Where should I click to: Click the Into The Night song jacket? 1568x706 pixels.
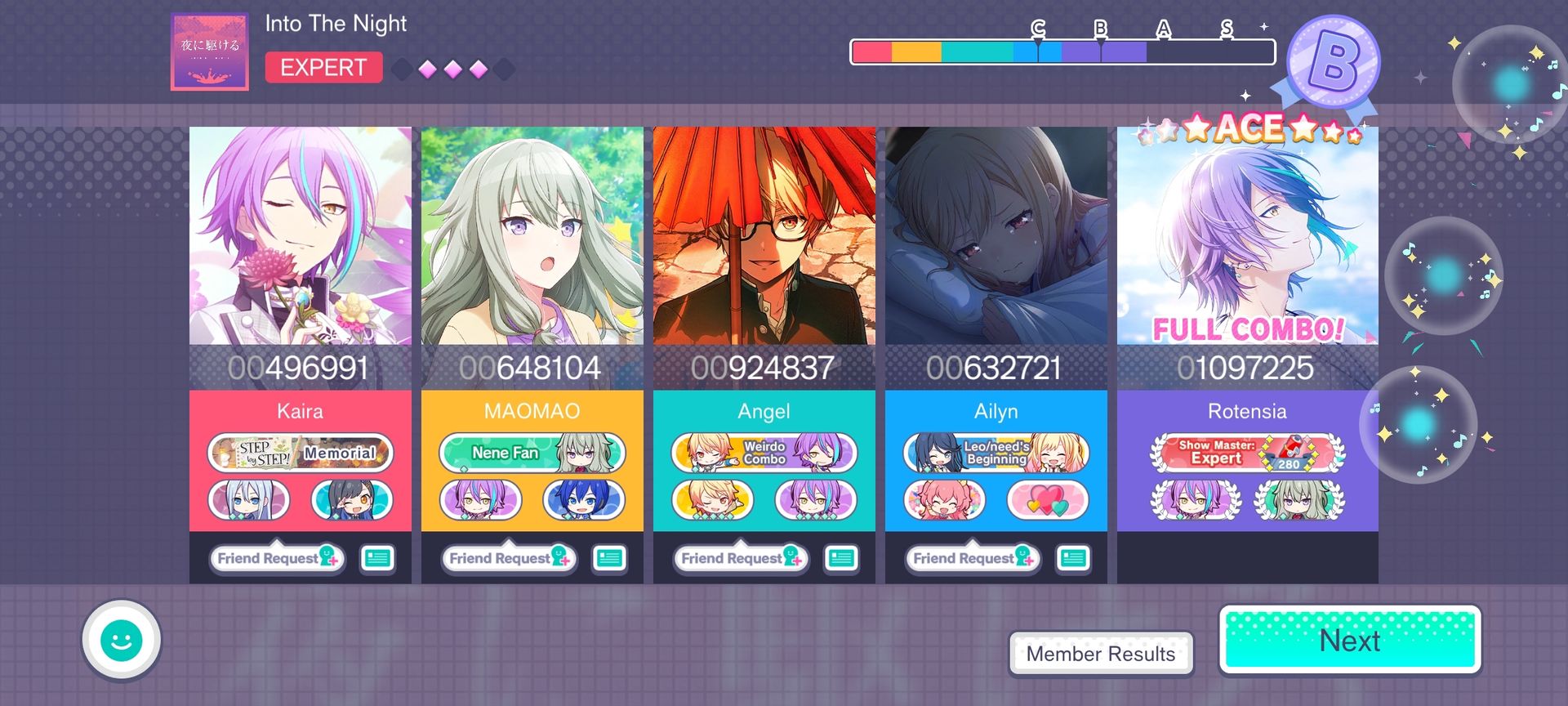pyautogui.click(x=210, y=51)
